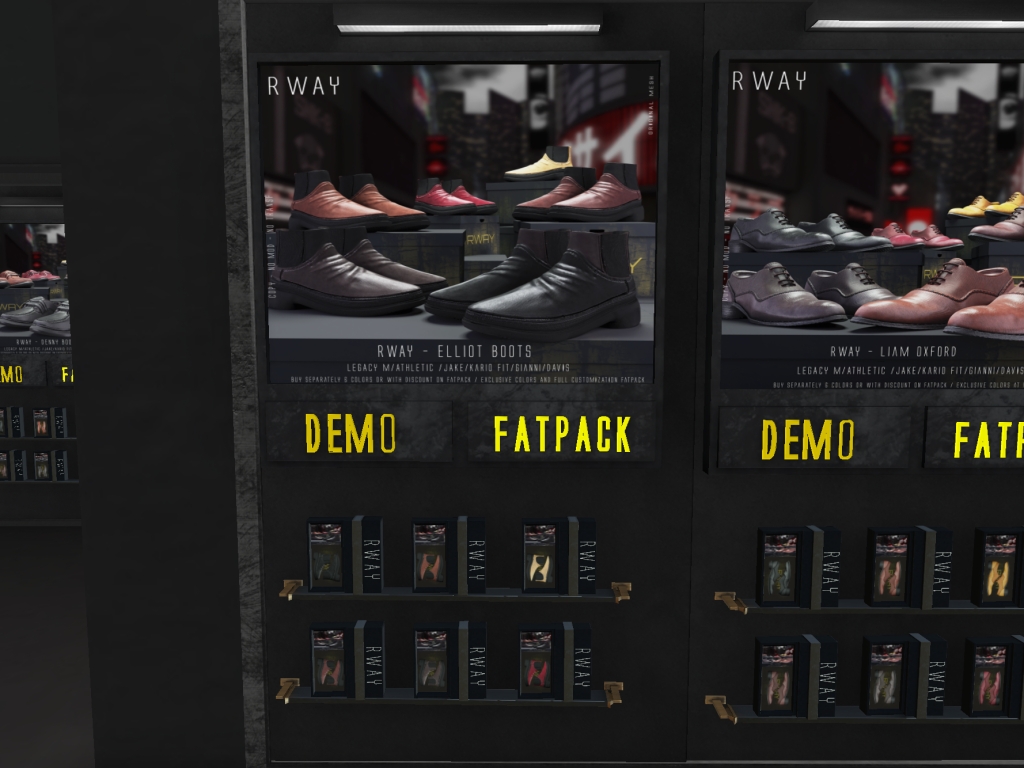The height and width of the screenshot is (768, 1024).
Task: Choose the bright red Elliot Boots box
Action: point(536,661)
